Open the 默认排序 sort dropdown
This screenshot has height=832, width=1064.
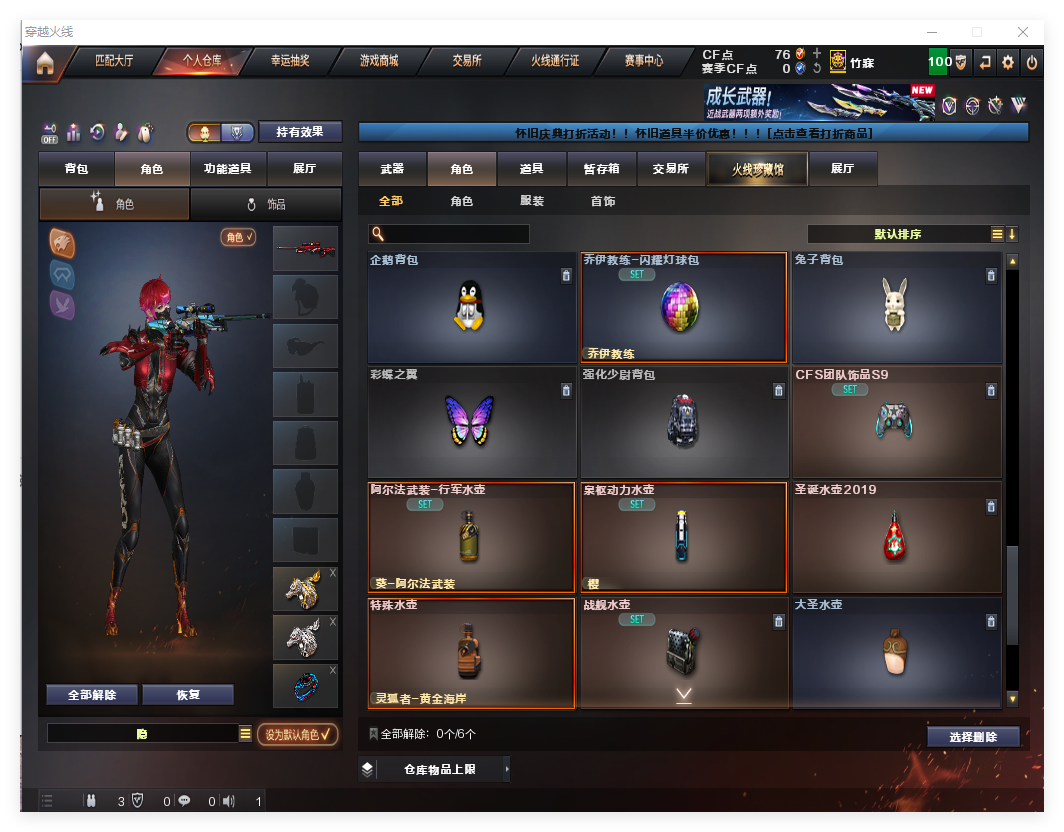(x=898, y=234)
